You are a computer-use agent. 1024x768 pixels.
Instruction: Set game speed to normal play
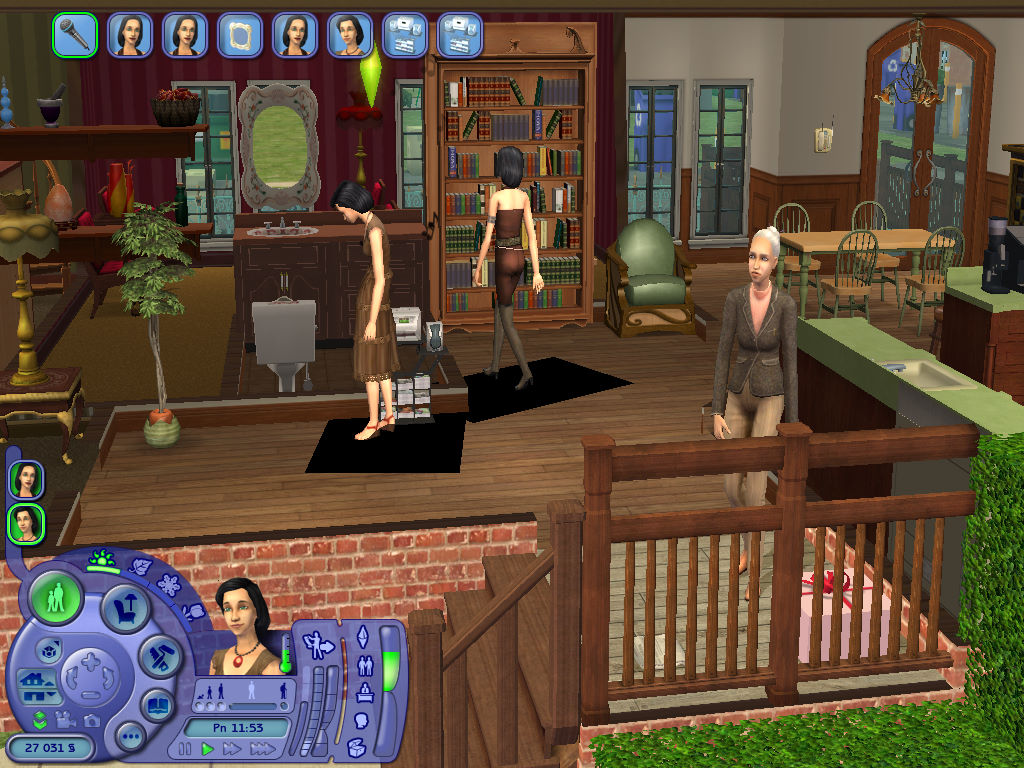[208, 748]
